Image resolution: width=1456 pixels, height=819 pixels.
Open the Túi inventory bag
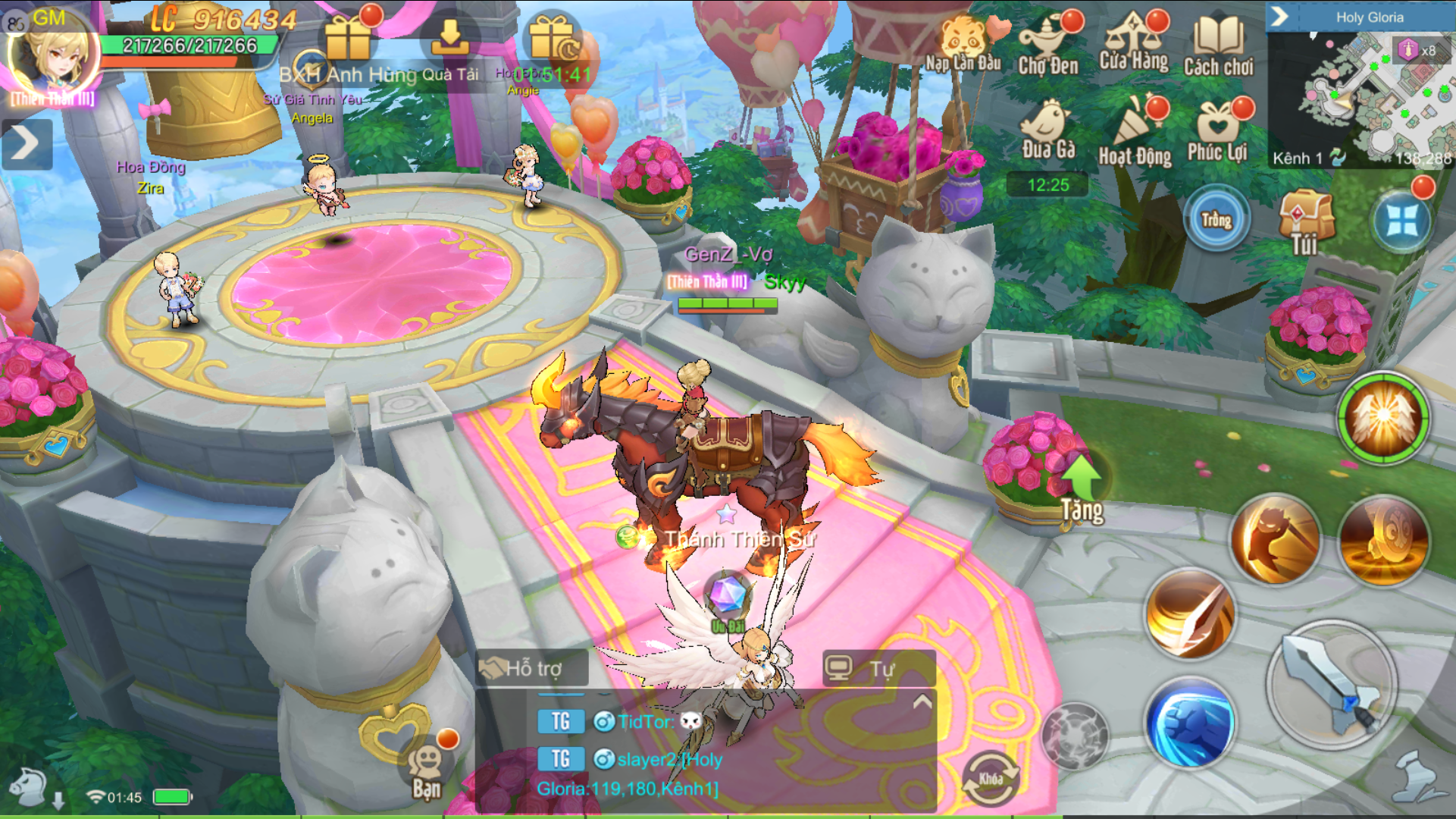tap(1305, 221)
